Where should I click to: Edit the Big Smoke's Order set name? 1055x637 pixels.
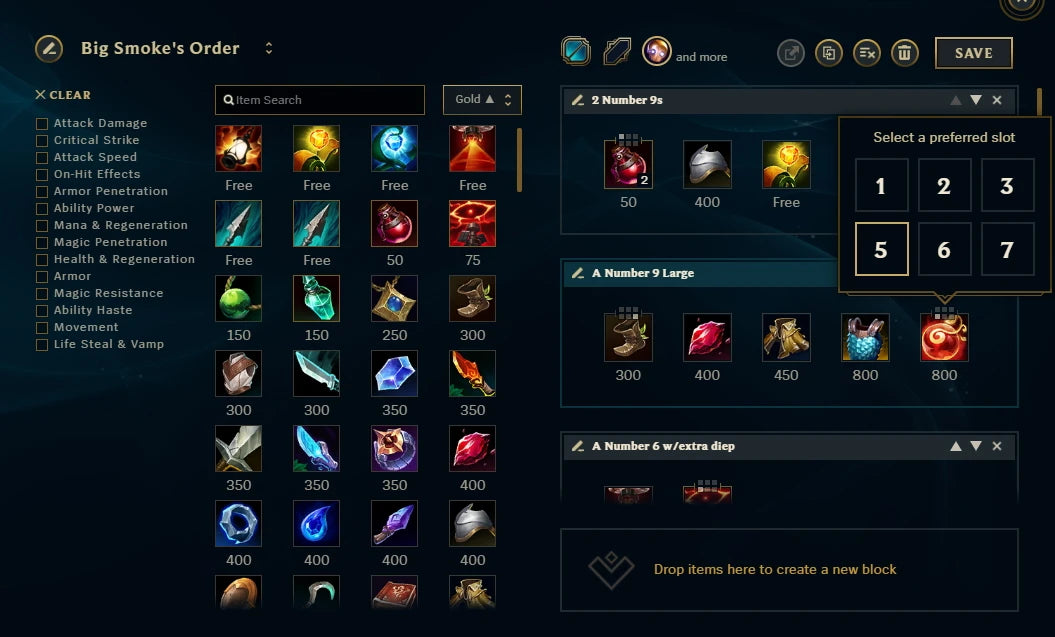point(49,48)
